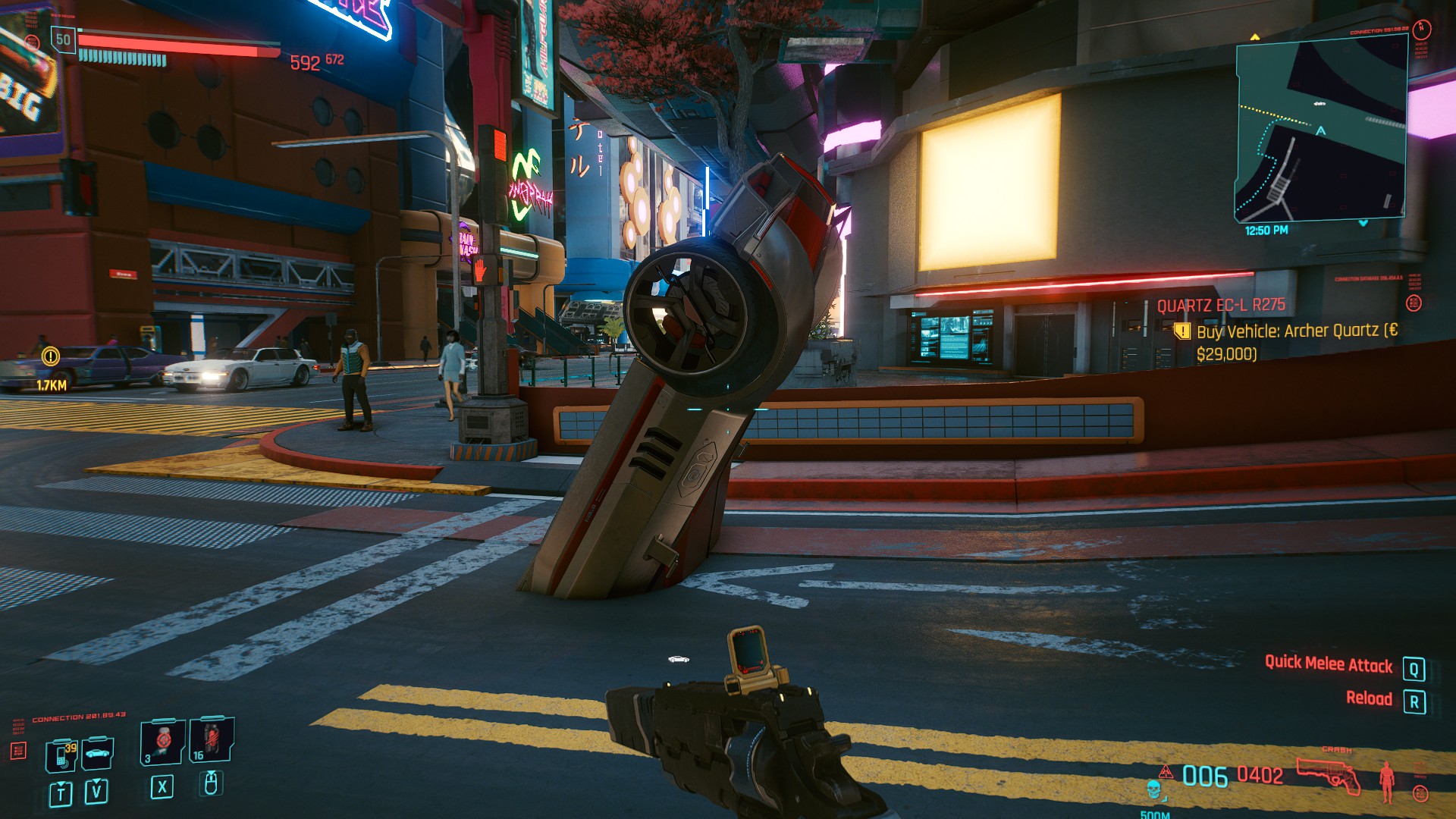Select the cyan skull marker icon
Screen dimensions: 1456x819
point(1153,790)
